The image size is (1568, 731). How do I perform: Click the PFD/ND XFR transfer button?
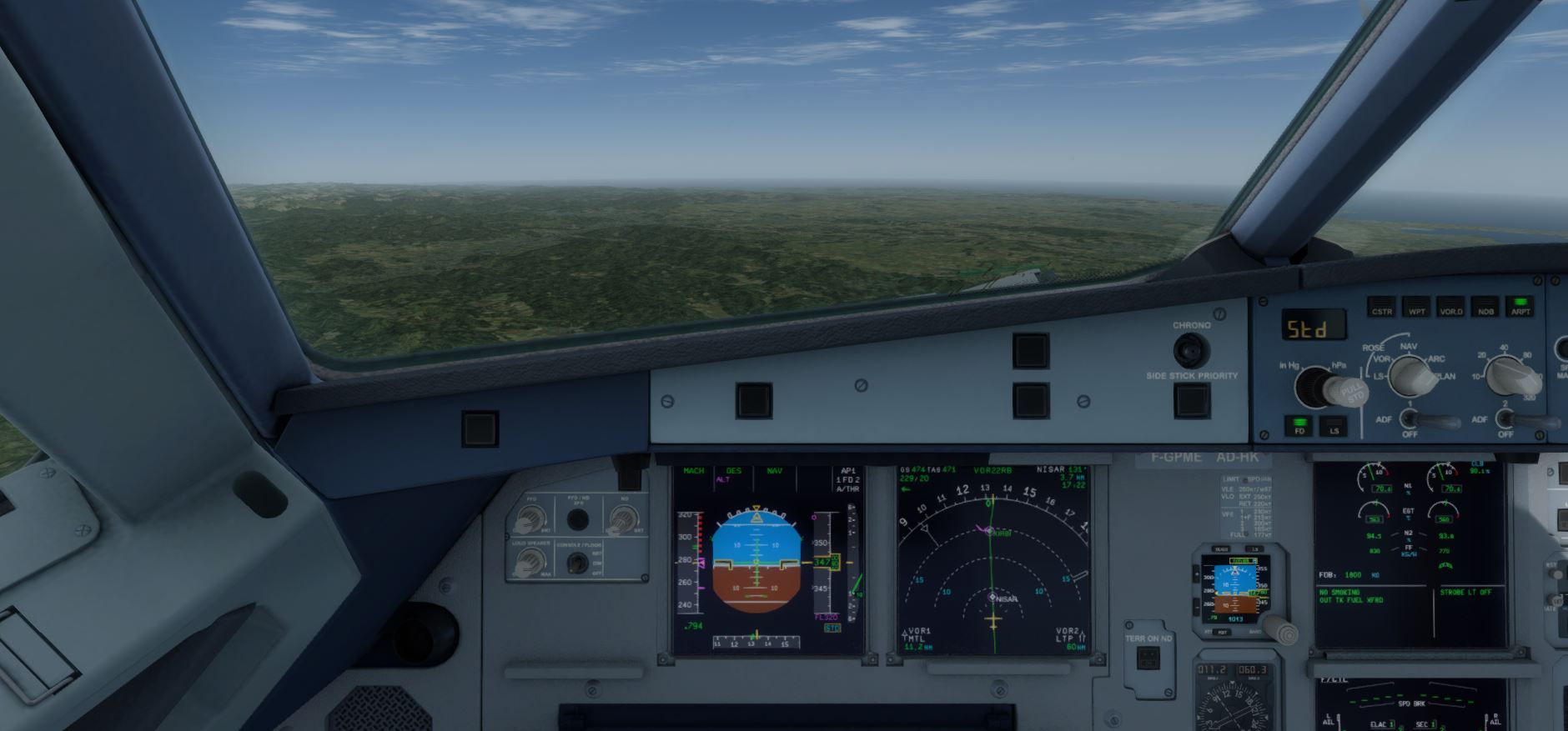(576, 519)
